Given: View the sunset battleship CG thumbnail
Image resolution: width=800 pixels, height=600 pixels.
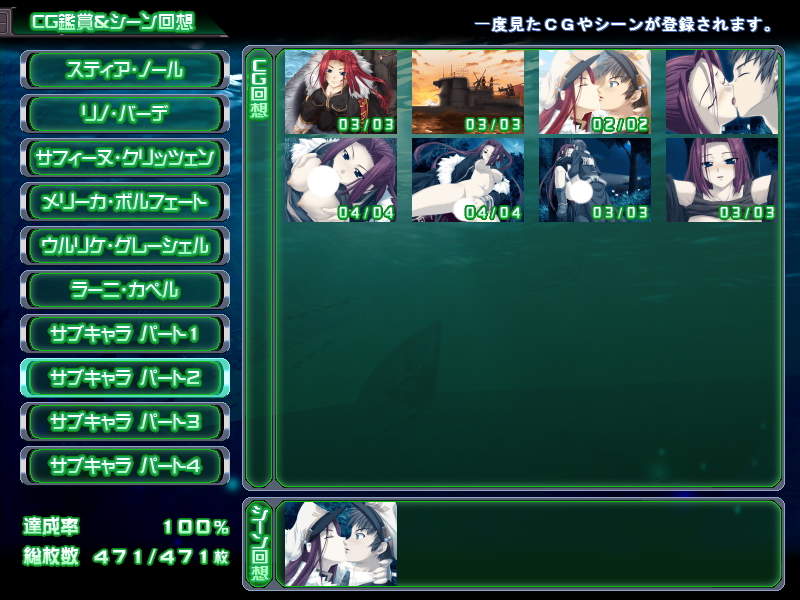Looking at the screenshot, I should [x=468, y=92].
